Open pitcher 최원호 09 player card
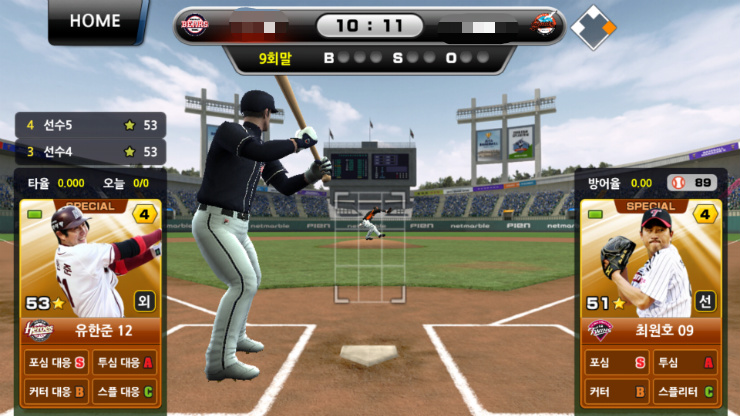 tap(651, 265)
